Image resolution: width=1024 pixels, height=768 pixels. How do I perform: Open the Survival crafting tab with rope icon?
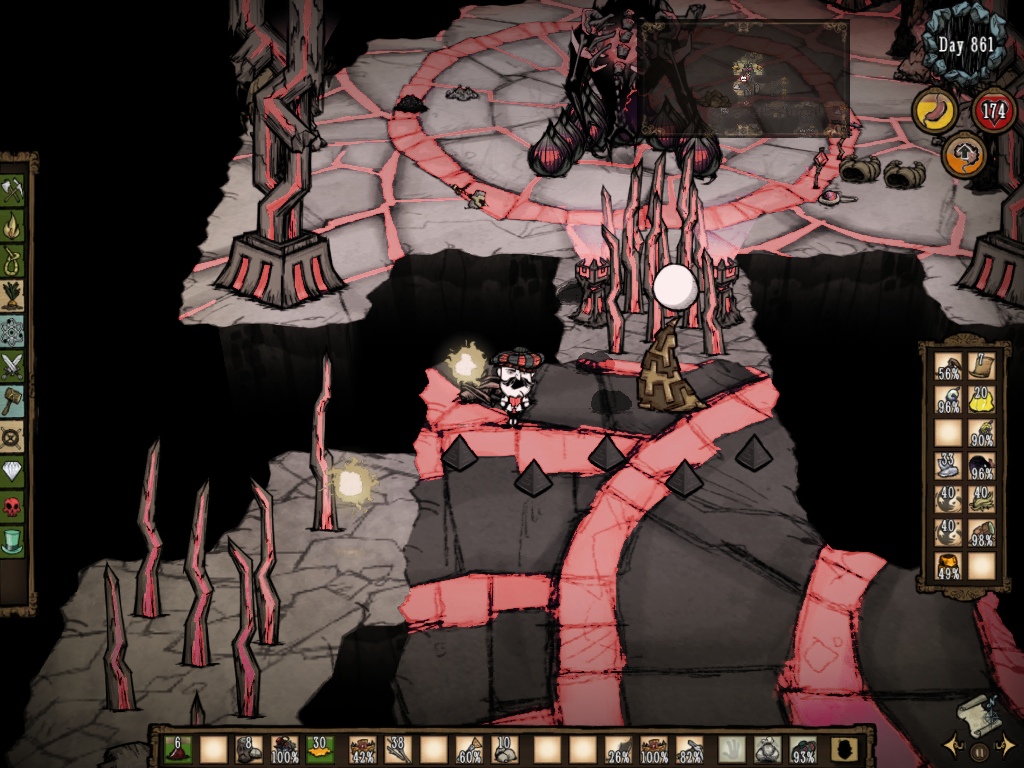click(13, 259)
